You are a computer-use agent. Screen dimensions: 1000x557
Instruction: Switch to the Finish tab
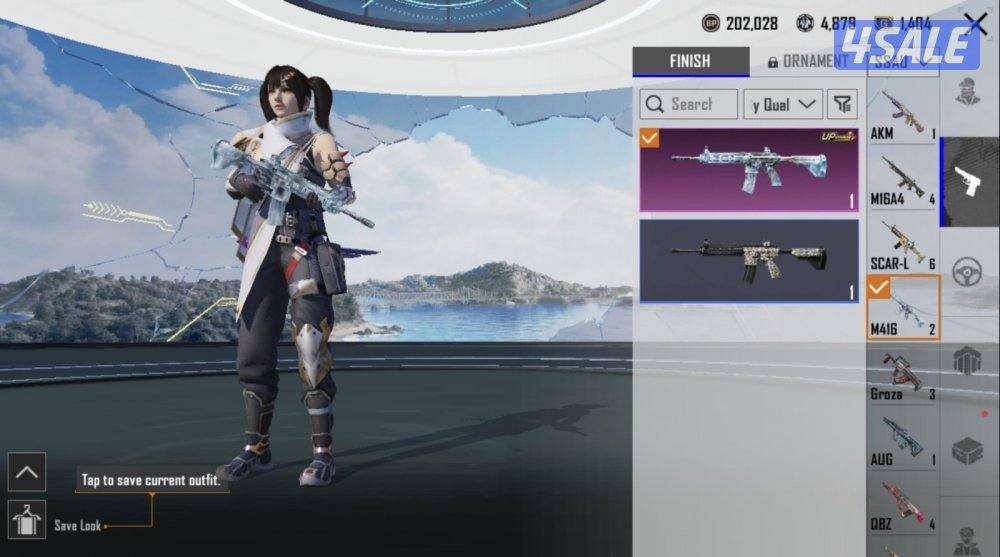click(690, 61)
